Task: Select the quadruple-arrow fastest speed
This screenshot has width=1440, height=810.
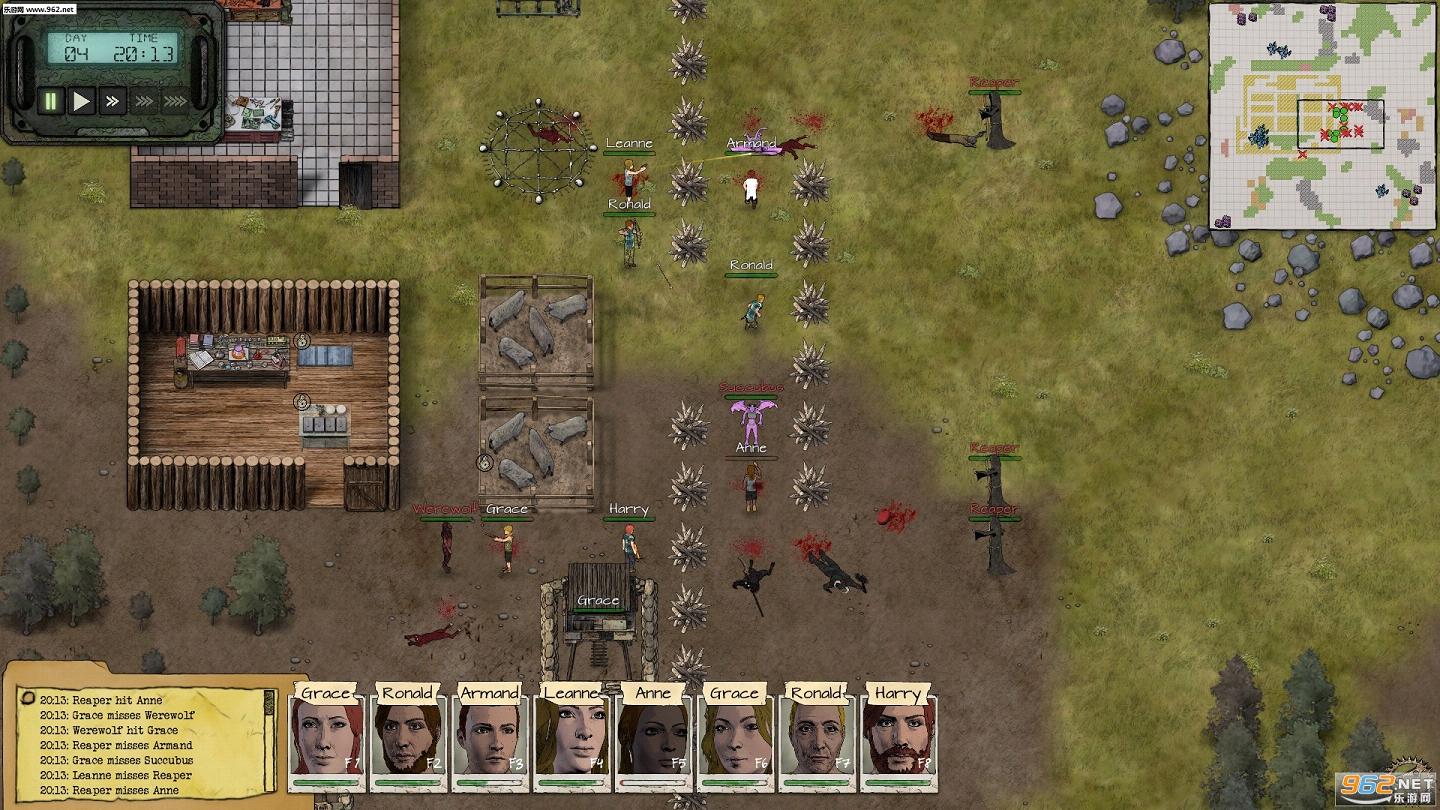Action: [175, 101]
